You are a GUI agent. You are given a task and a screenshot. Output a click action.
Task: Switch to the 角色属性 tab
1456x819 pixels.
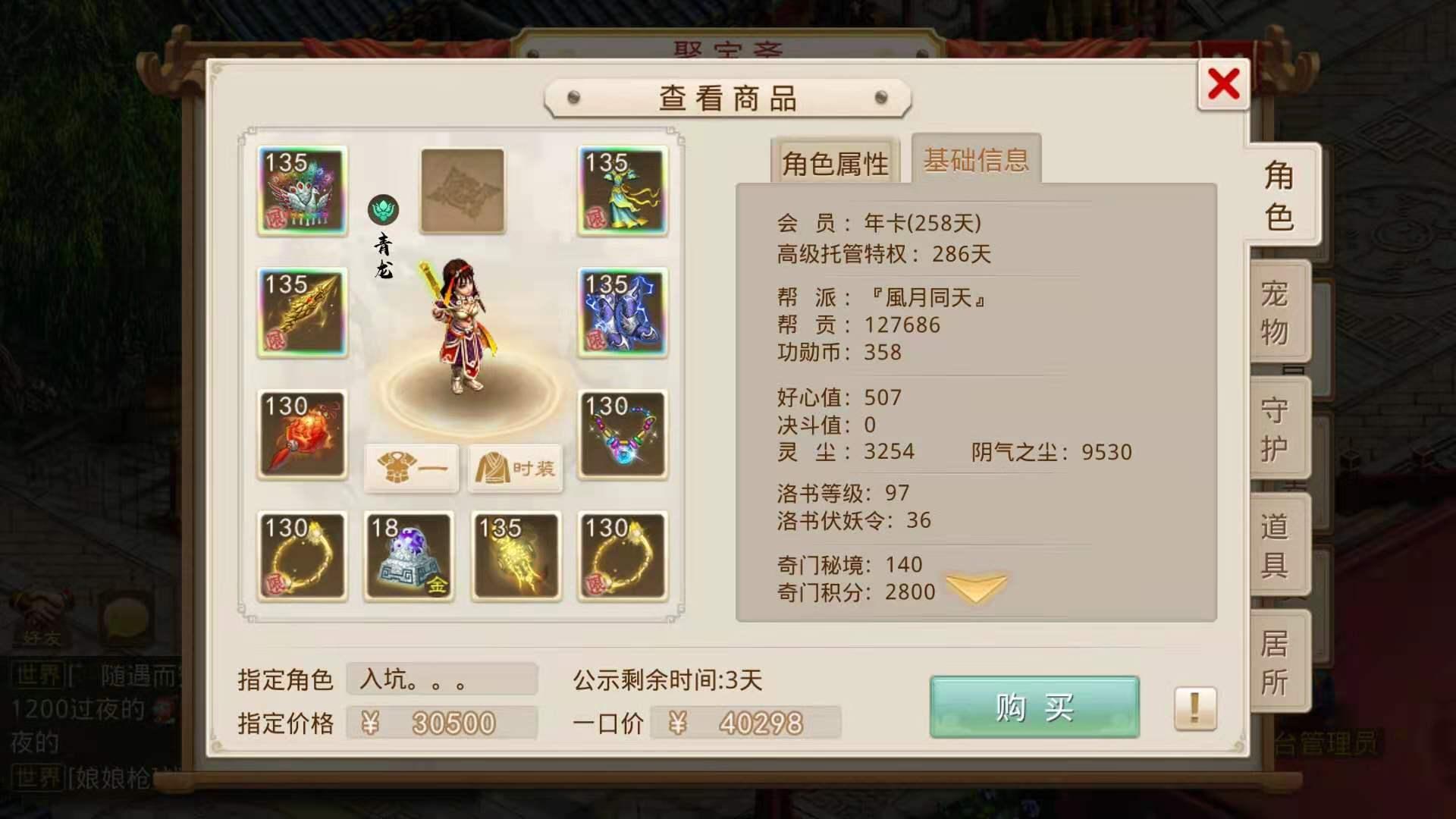click(833, 161)
